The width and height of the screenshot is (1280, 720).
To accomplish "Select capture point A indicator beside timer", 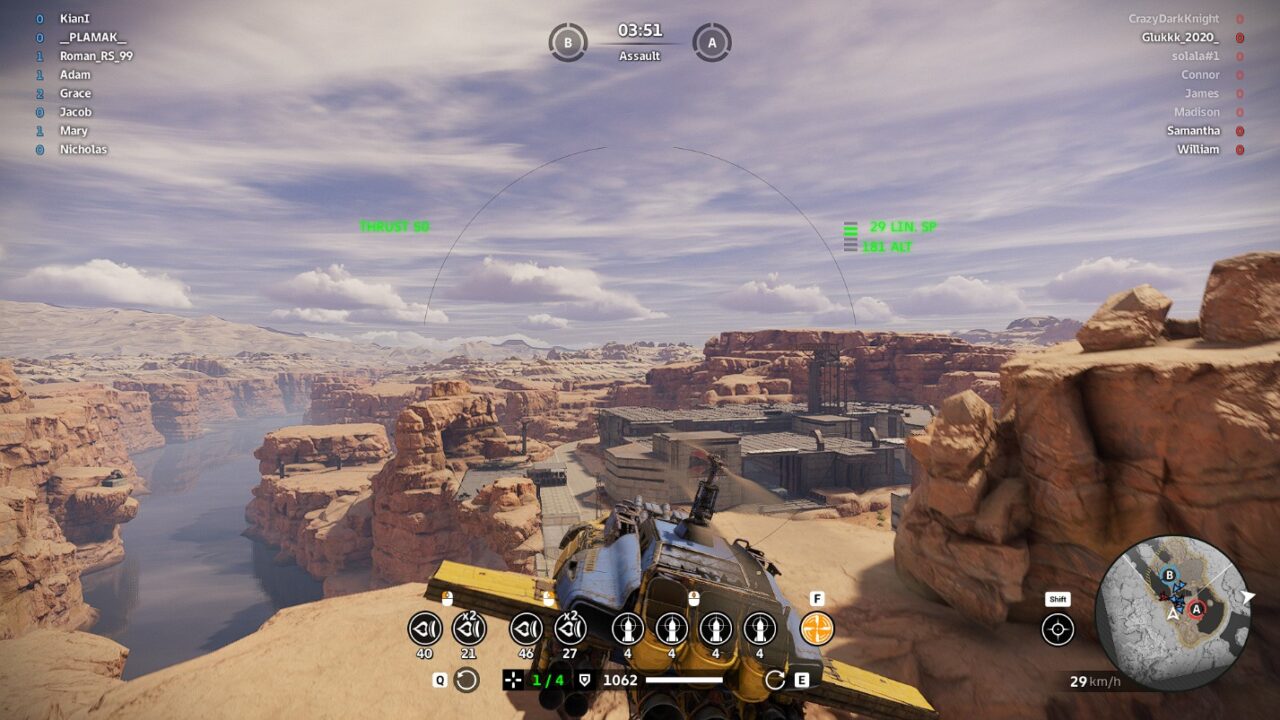I will coord(712,43).
